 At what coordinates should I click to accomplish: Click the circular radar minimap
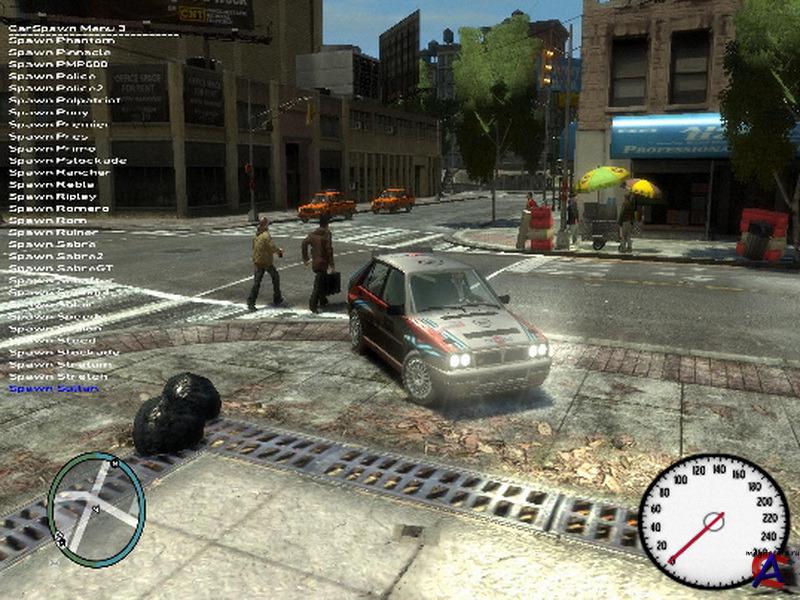click(x=96, y=510)
